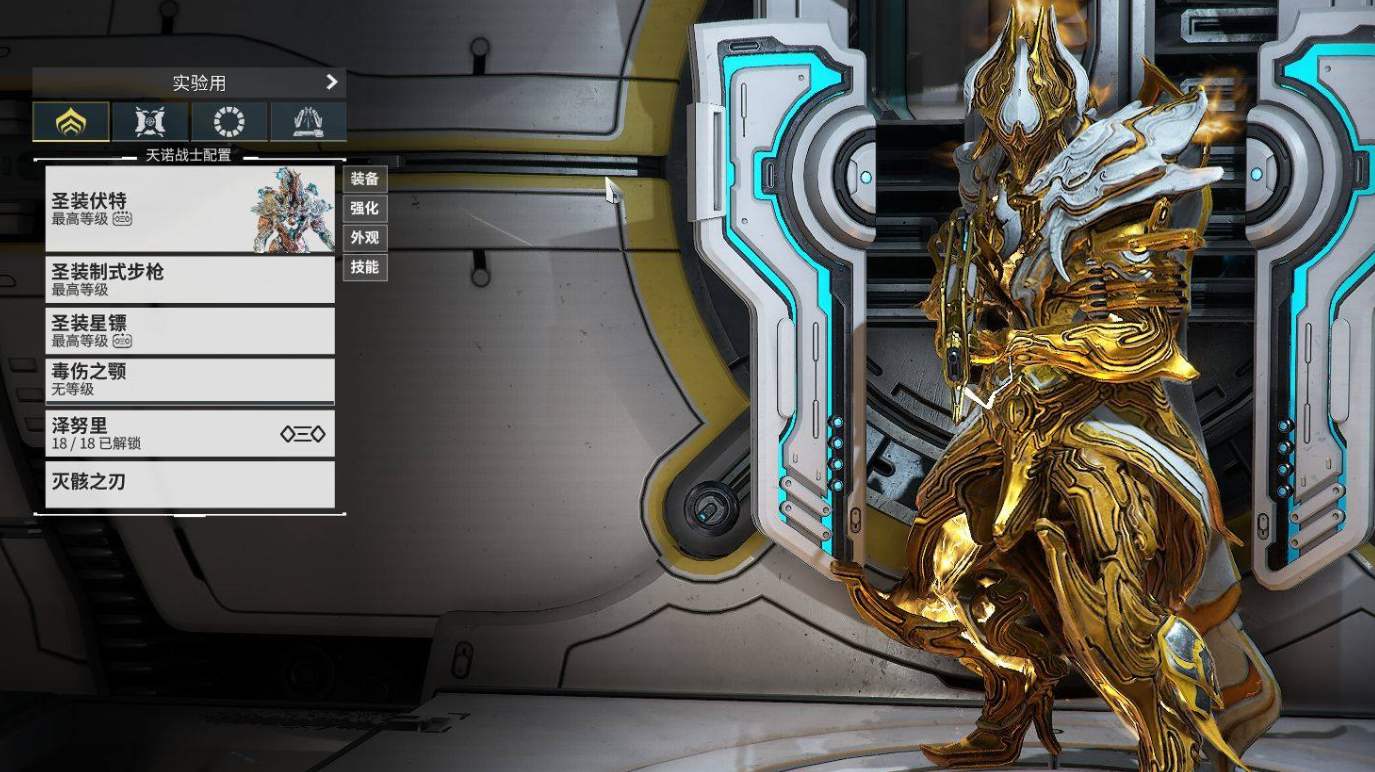Click the 装备 equip button
The height and width of the screenshot is (772, 1375).
364,179
